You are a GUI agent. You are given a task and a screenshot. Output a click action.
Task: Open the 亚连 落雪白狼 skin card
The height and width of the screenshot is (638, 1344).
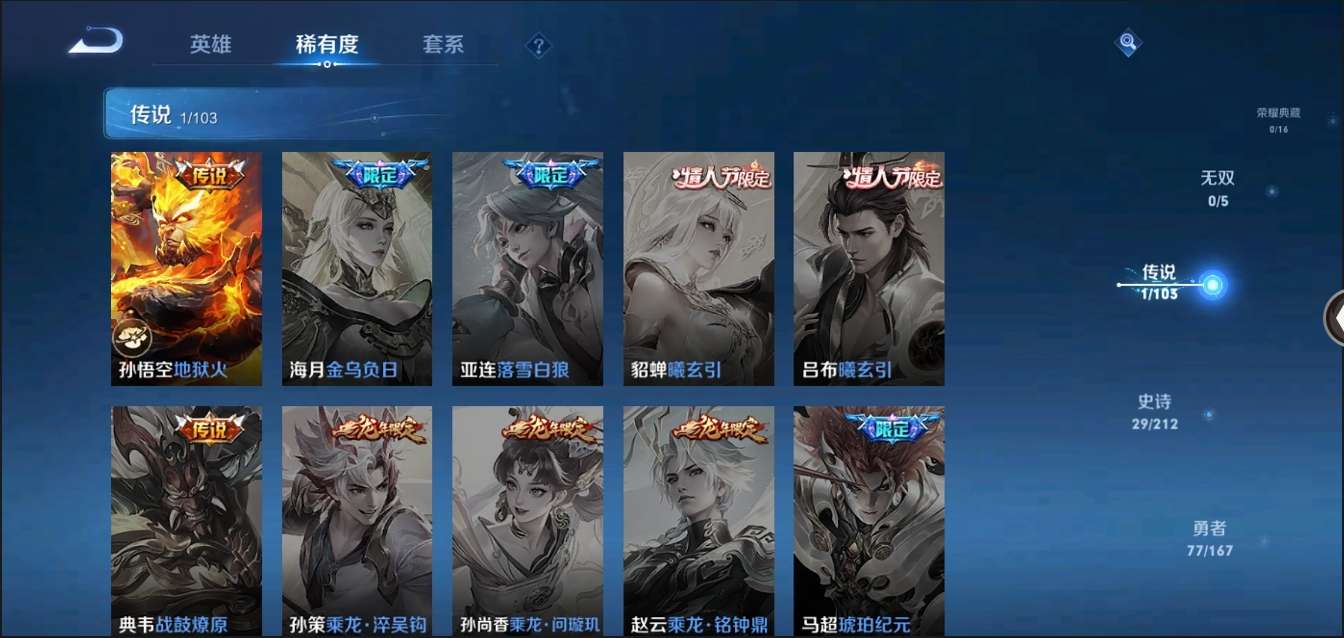(x=527, y=268)
